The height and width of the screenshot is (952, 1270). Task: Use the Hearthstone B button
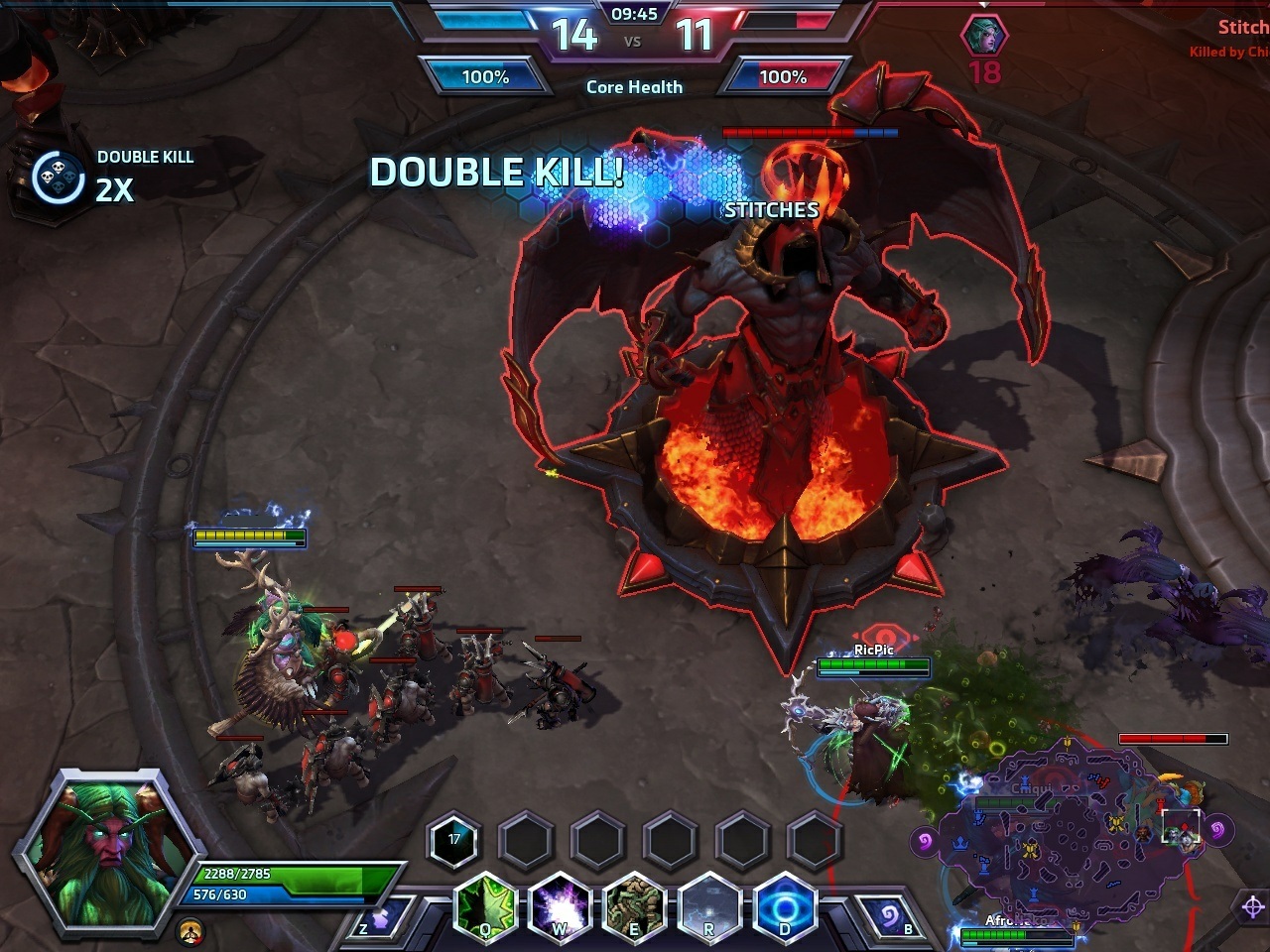(891, 914)
